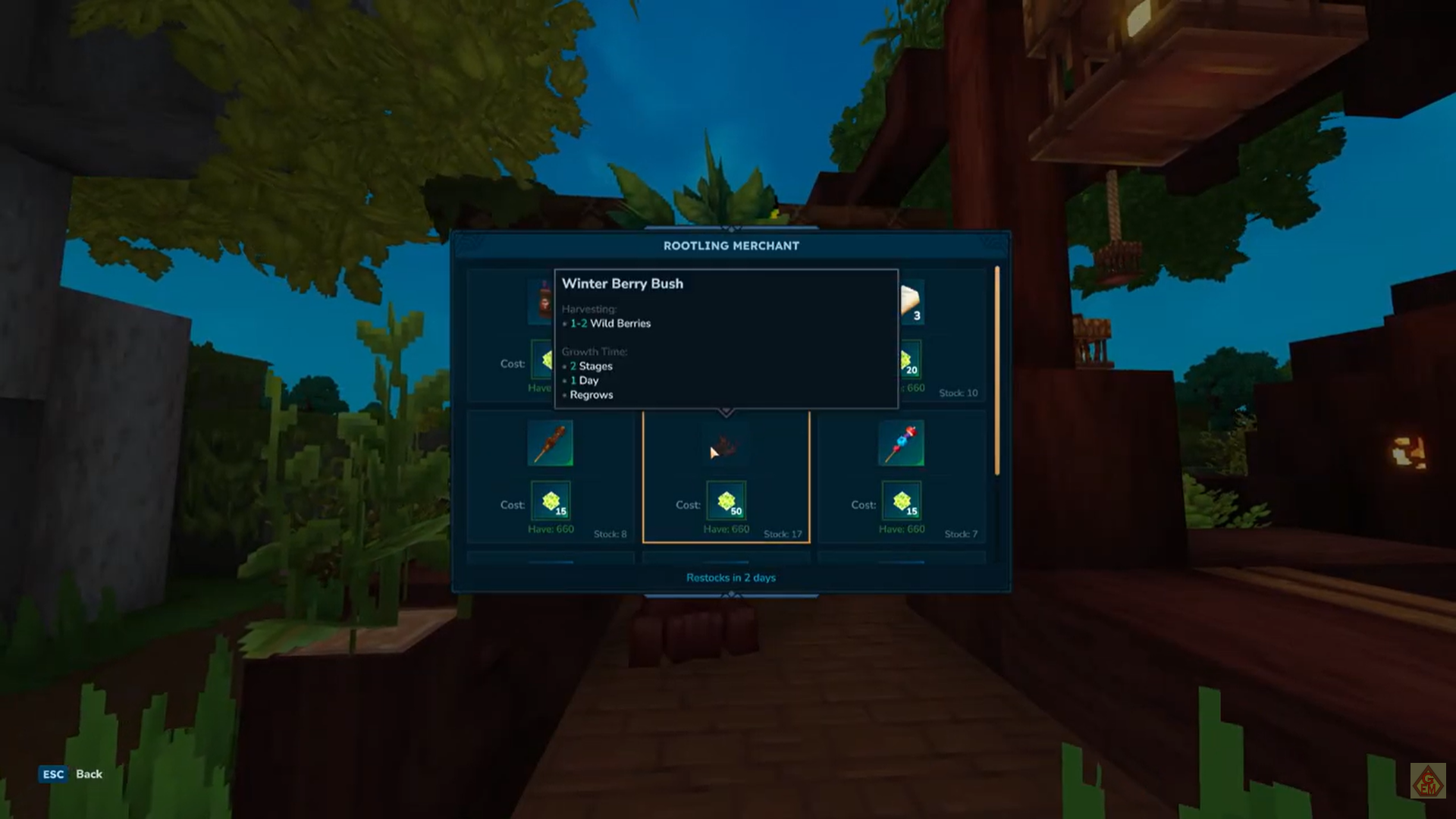
Task: Click the gem cost icon showing 15
Action: [552, 501]
